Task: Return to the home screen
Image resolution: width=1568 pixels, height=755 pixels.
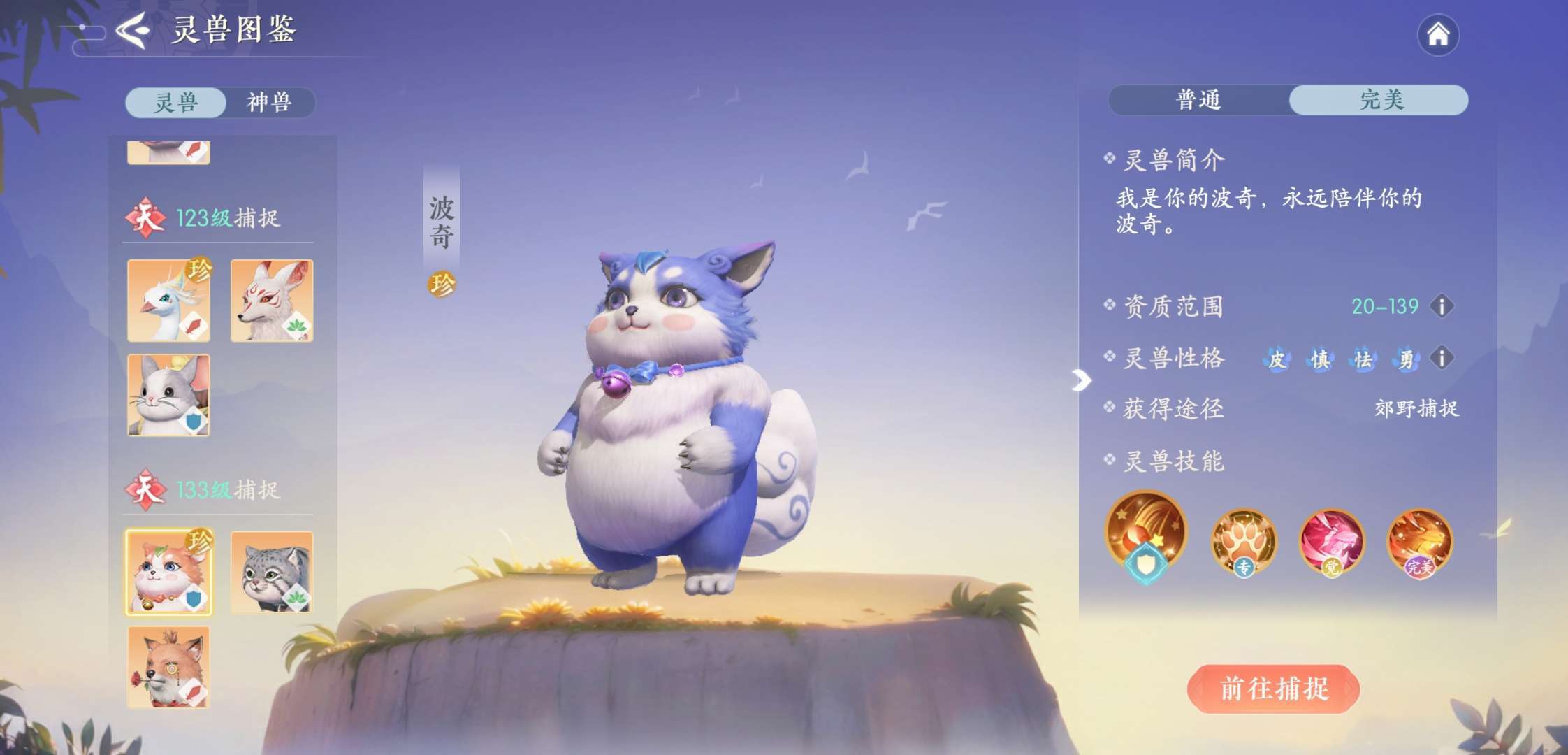Action: (x=1437, y=35)
